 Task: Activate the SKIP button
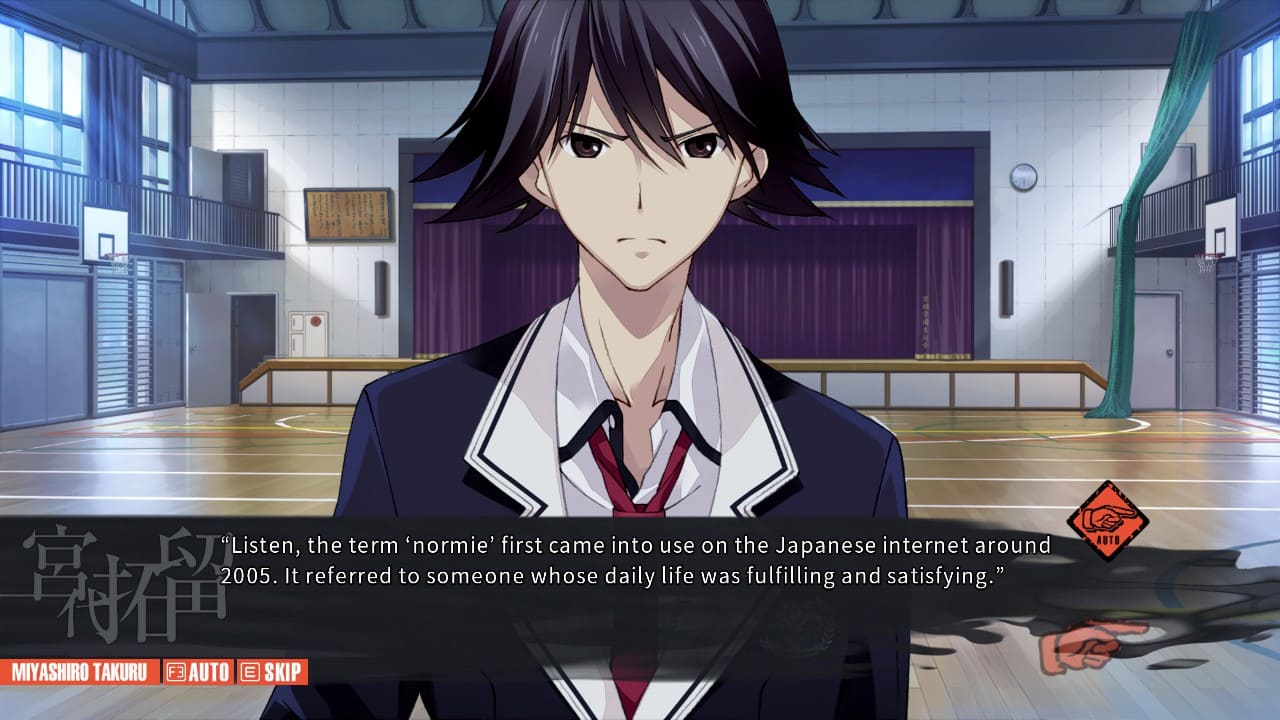pyautogui.click(x=272, y=672)
